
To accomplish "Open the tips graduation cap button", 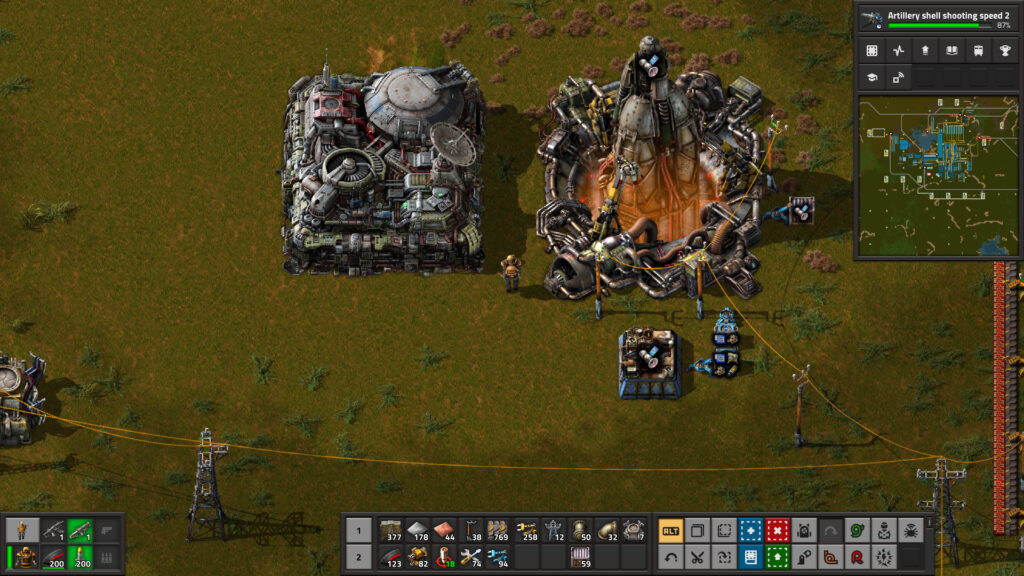I will pos(872,76).
